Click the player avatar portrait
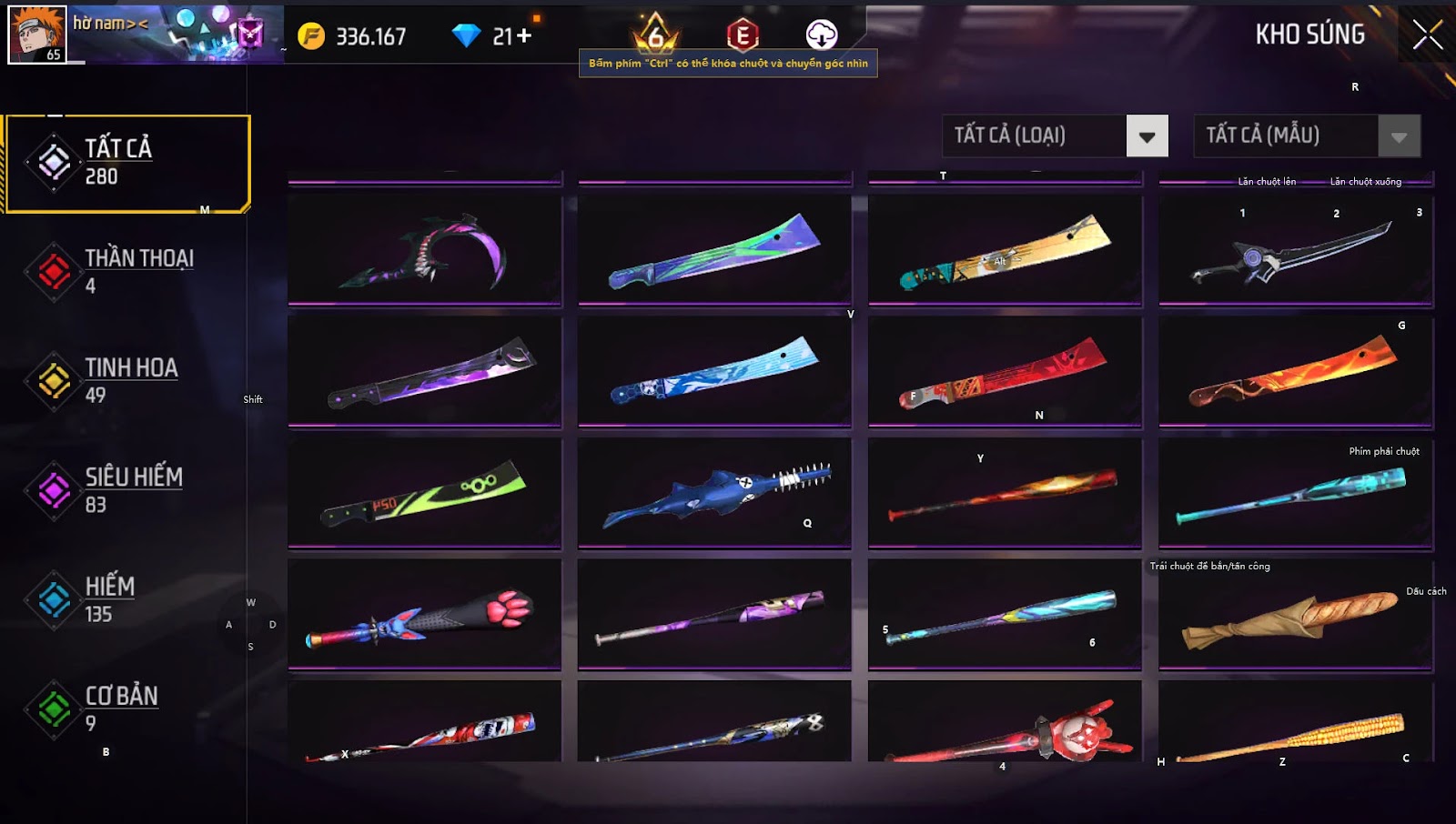The image size is (1456, 824). [x=37, y=34]
